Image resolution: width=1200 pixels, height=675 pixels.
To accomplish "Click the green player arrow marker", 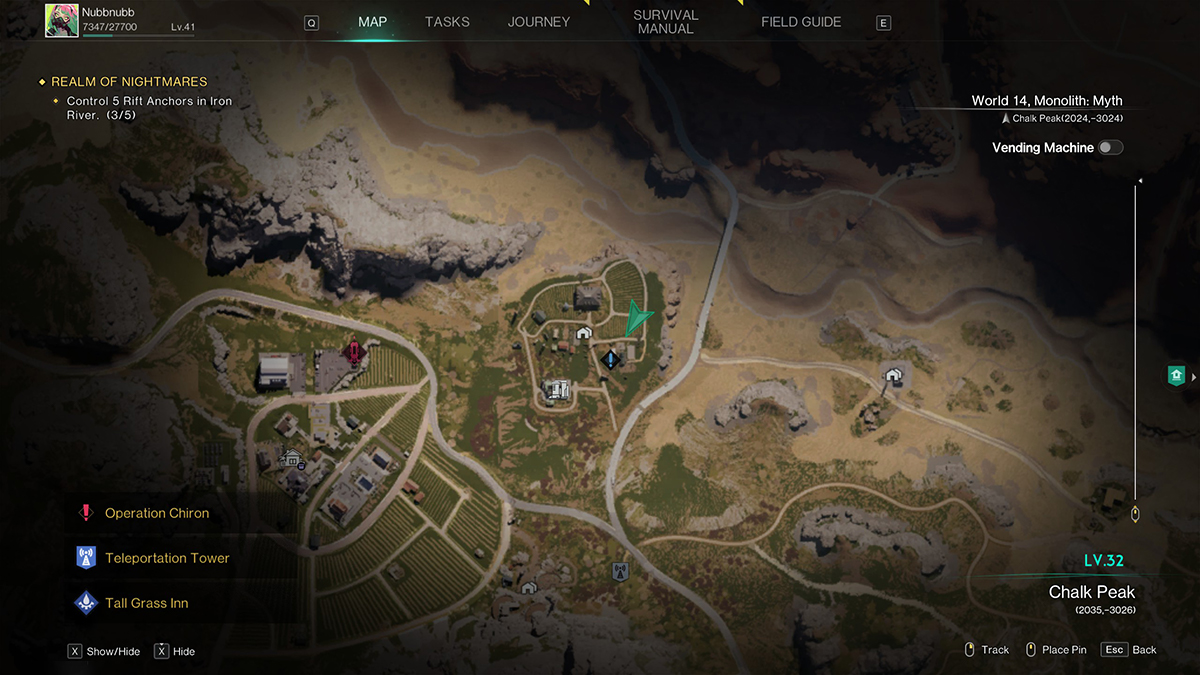I will tap(637, 319).
